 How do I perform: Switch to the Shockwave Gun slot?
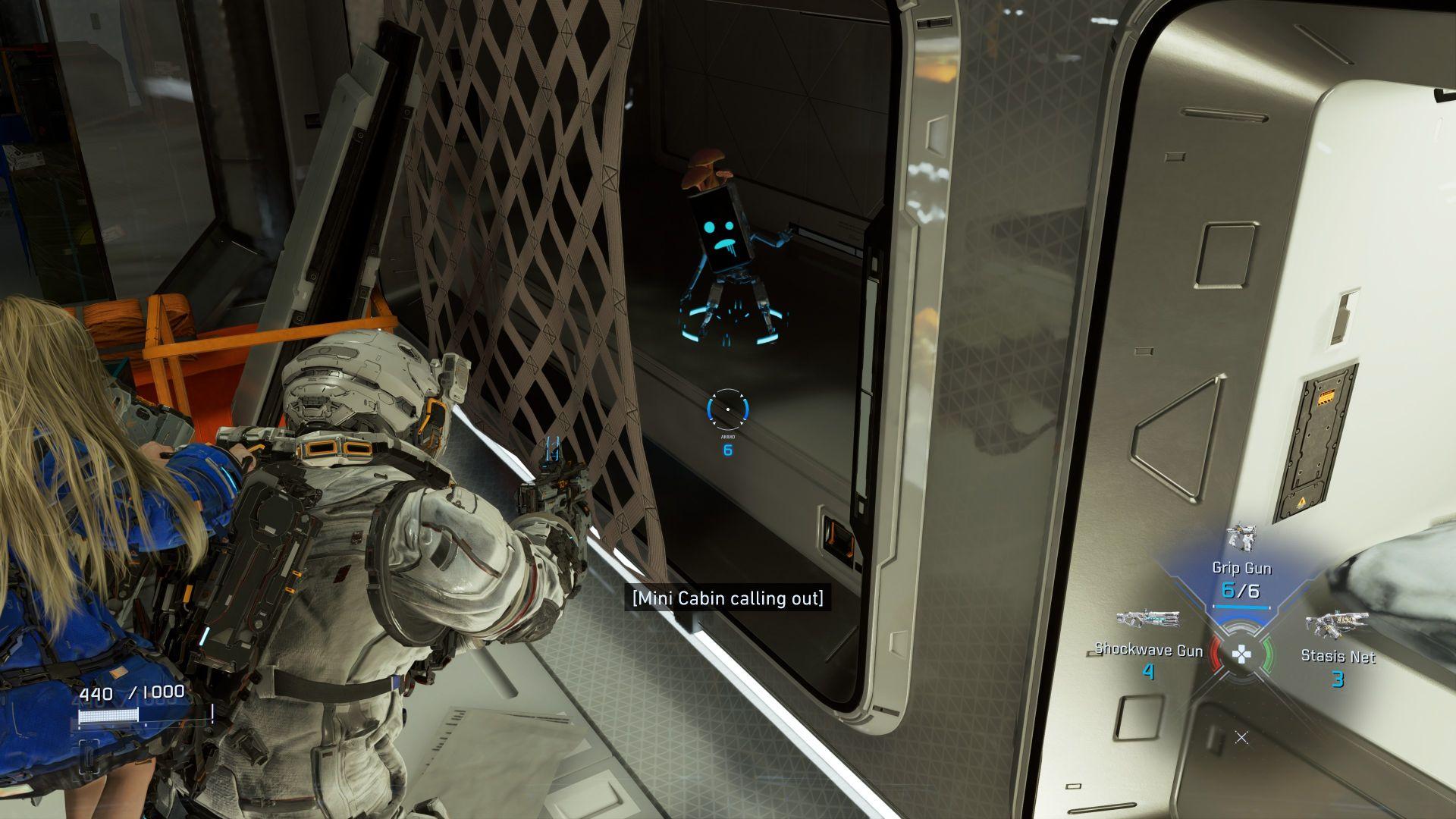(x=1148, y=649)
